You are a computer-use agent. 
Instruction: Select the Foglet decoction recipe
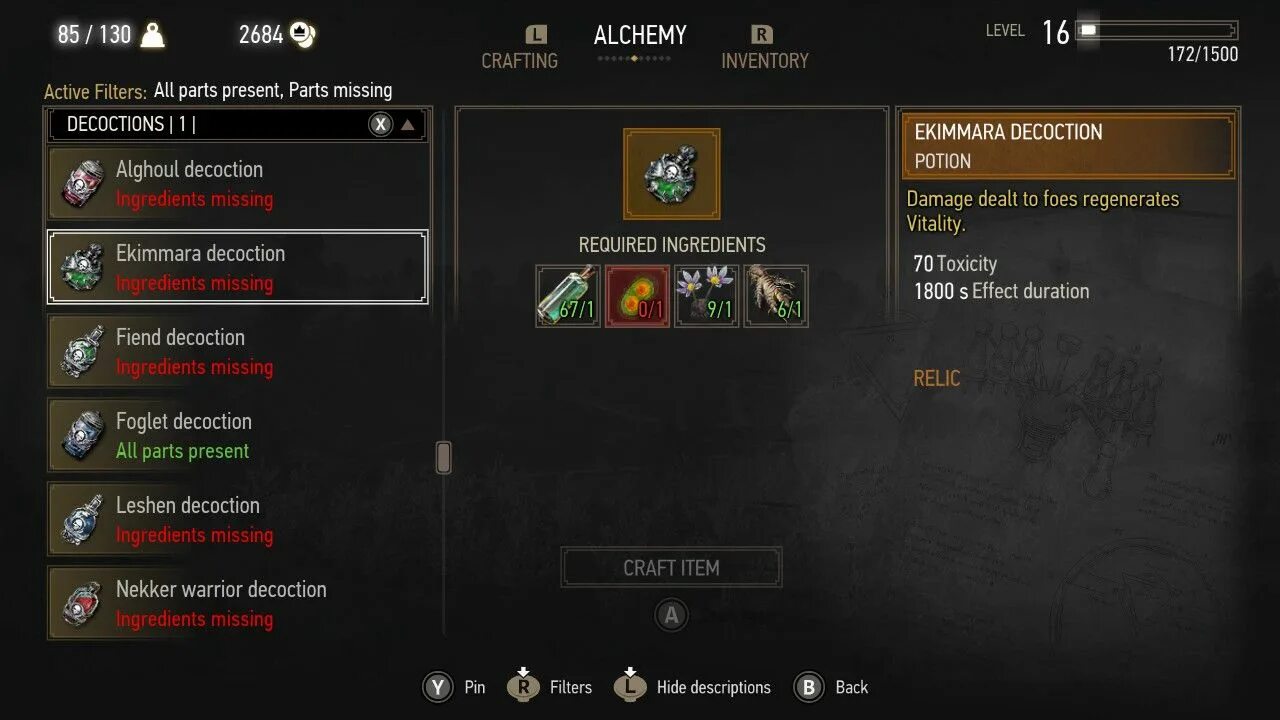tap(238, 436)
